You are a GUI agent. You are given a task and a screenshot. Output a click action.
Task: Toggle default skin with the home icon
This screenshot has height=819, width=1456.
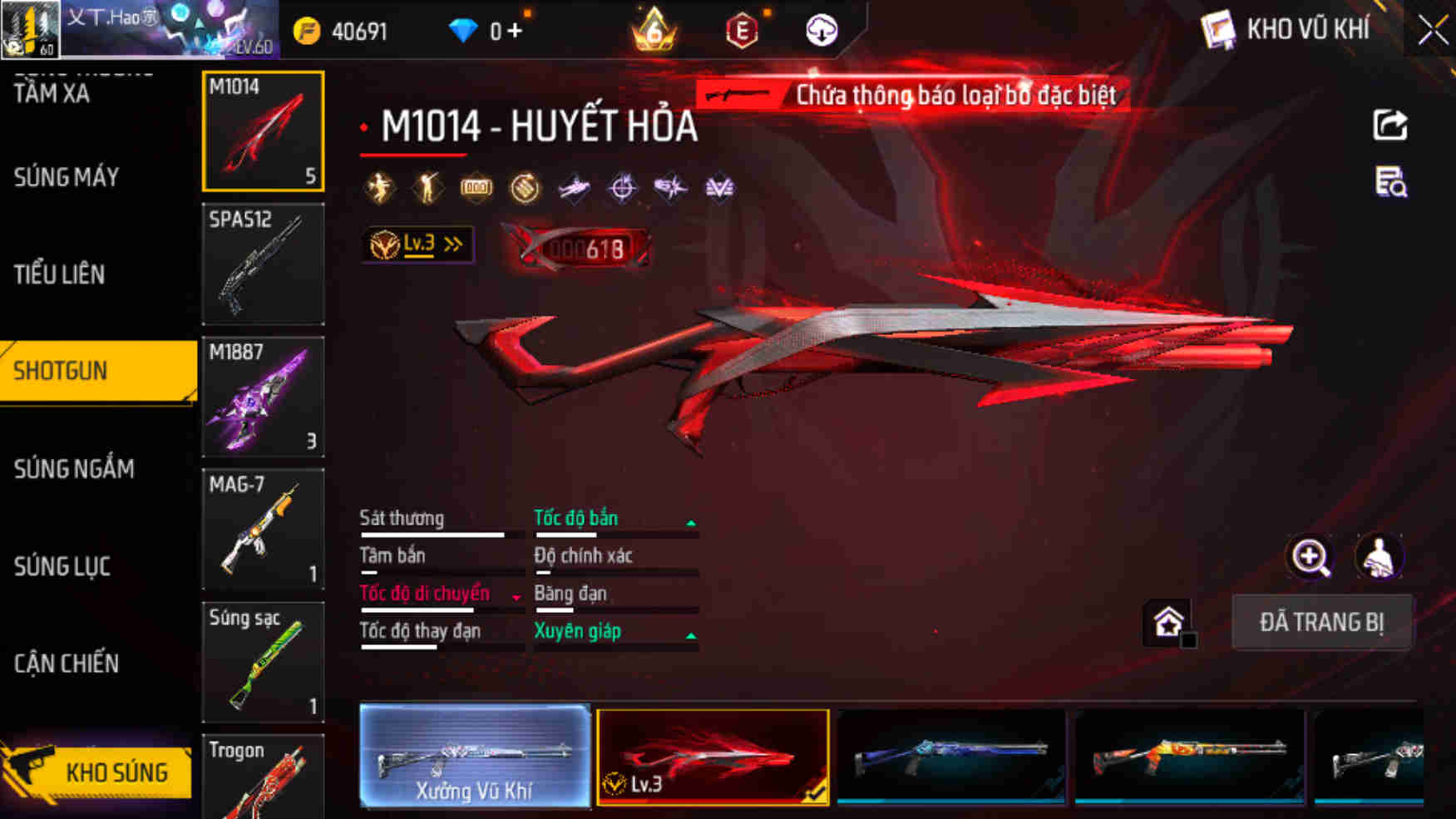click(1167, 620)
